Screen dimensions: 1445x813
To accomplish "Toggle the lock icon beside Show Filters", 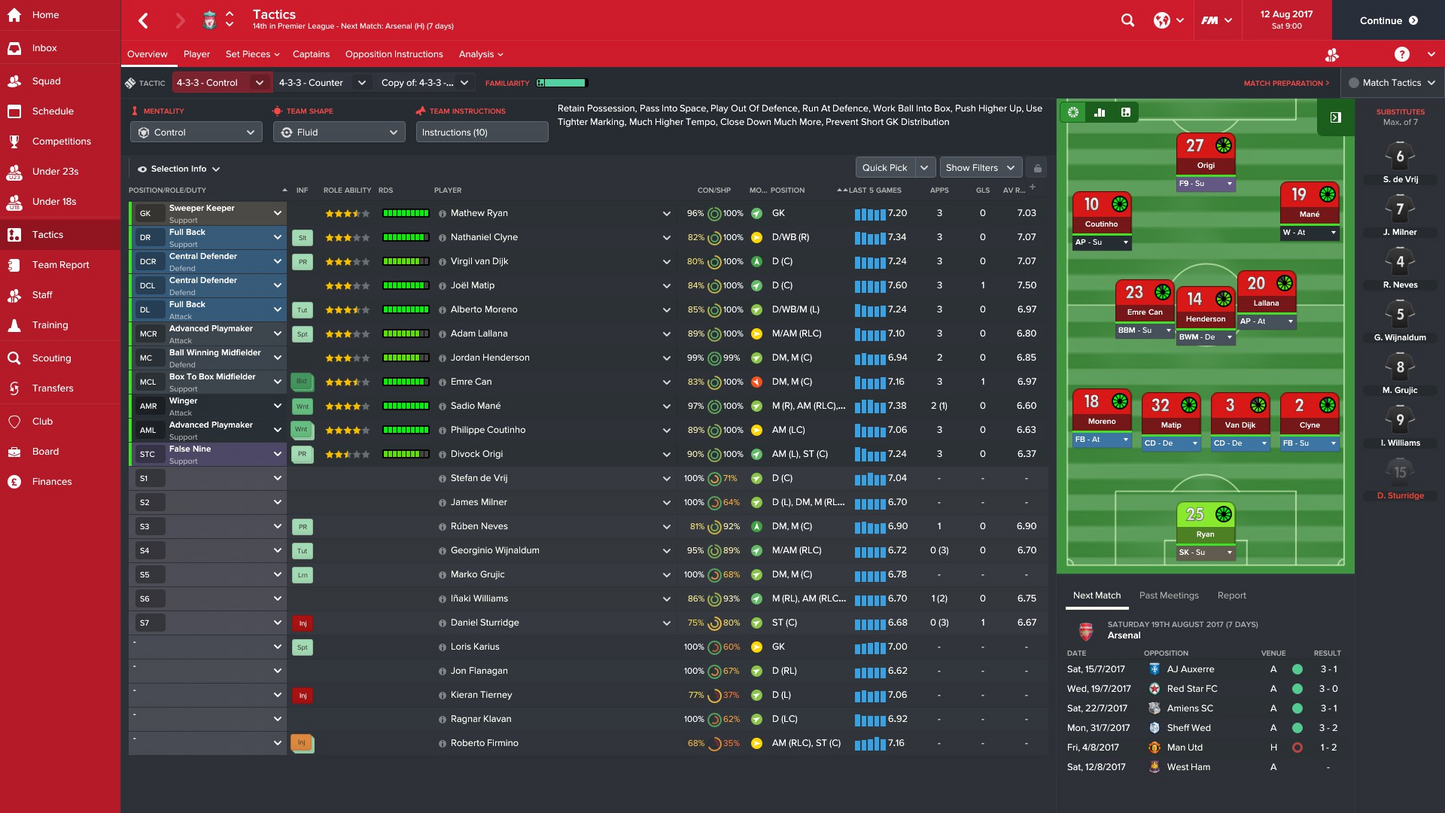I will (1035, 167).
